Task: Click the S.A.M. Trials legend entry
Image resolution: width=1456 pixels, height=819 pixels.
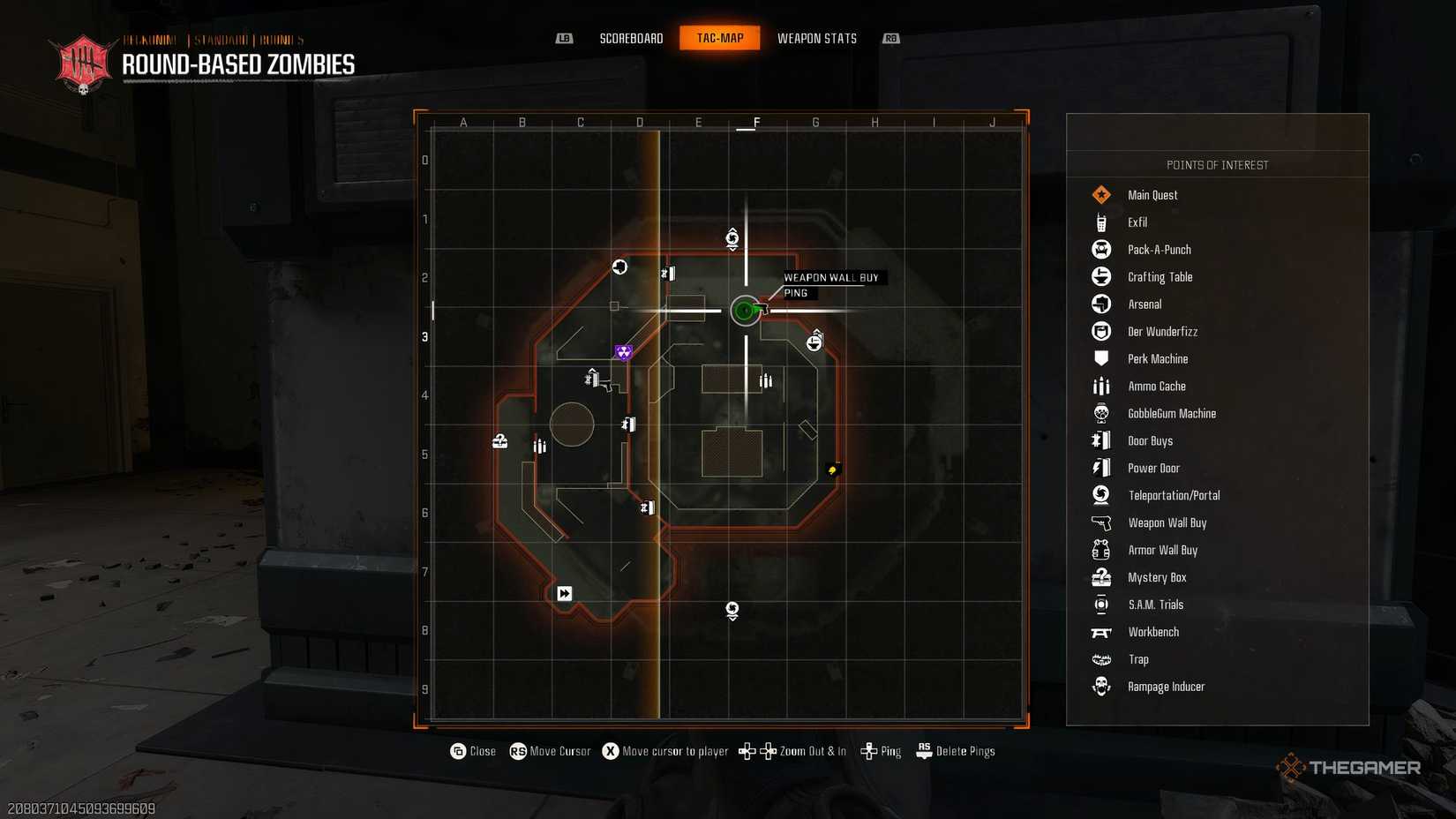Action: [x=1155, y=605]
